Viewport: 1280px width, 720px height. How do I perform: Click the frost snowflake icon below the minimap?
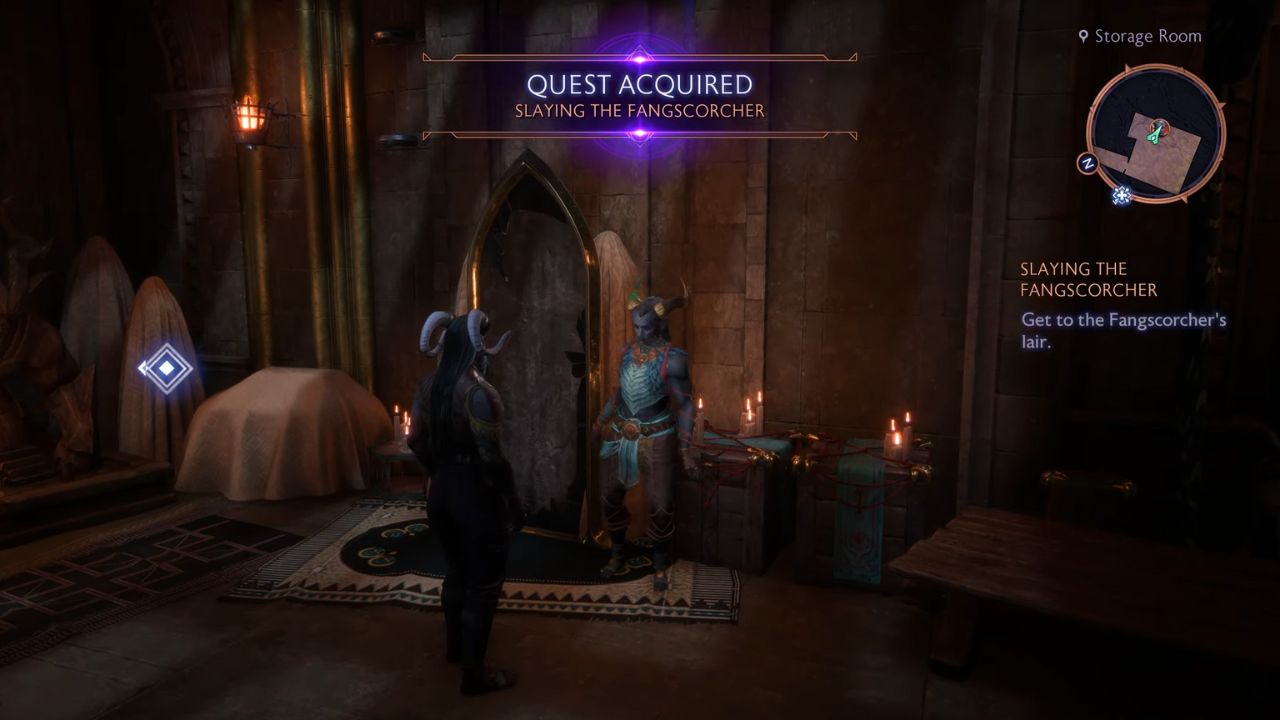1121,195
